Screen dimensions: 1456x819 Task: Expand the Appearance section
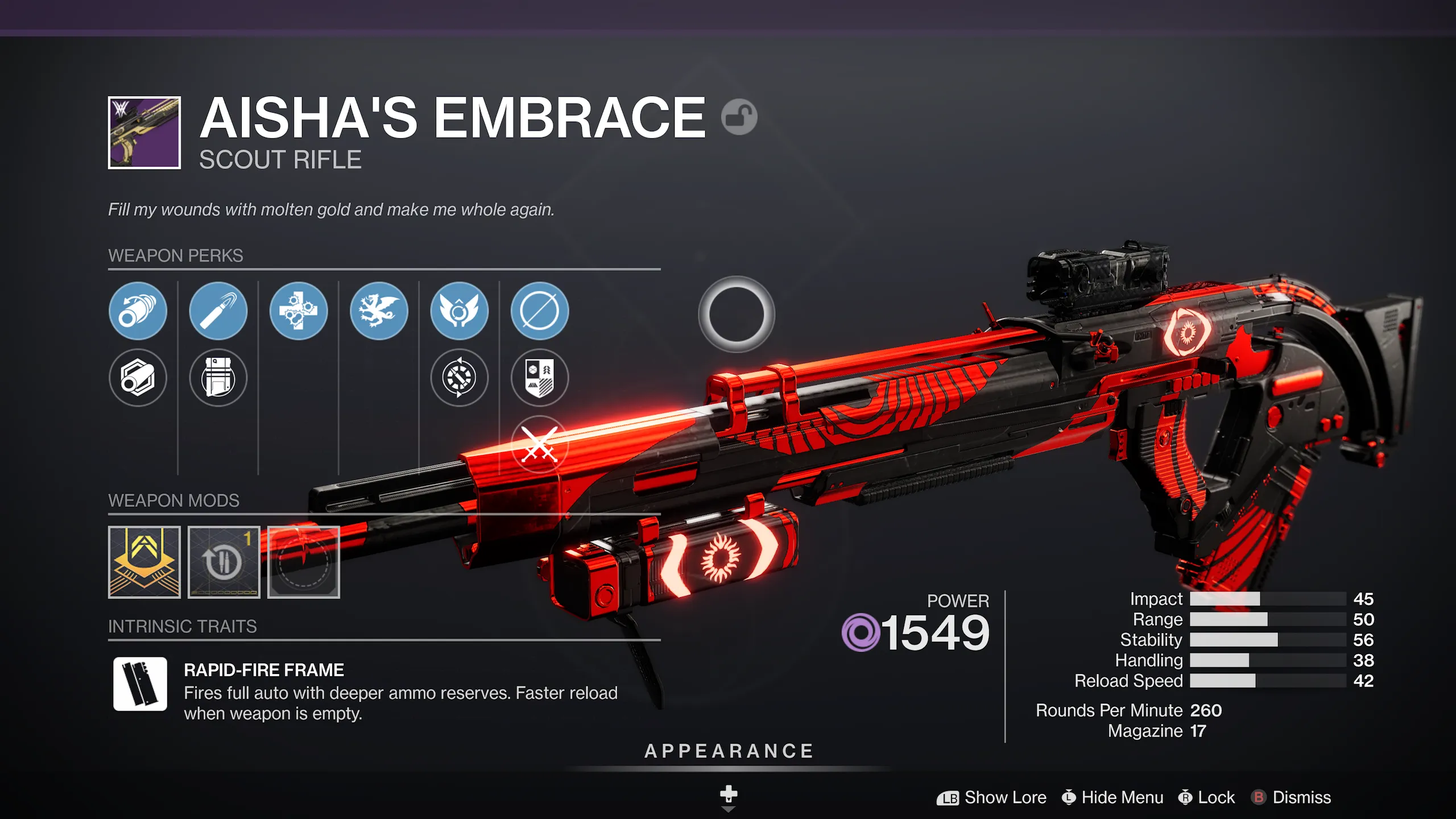(x=728, y=751)
